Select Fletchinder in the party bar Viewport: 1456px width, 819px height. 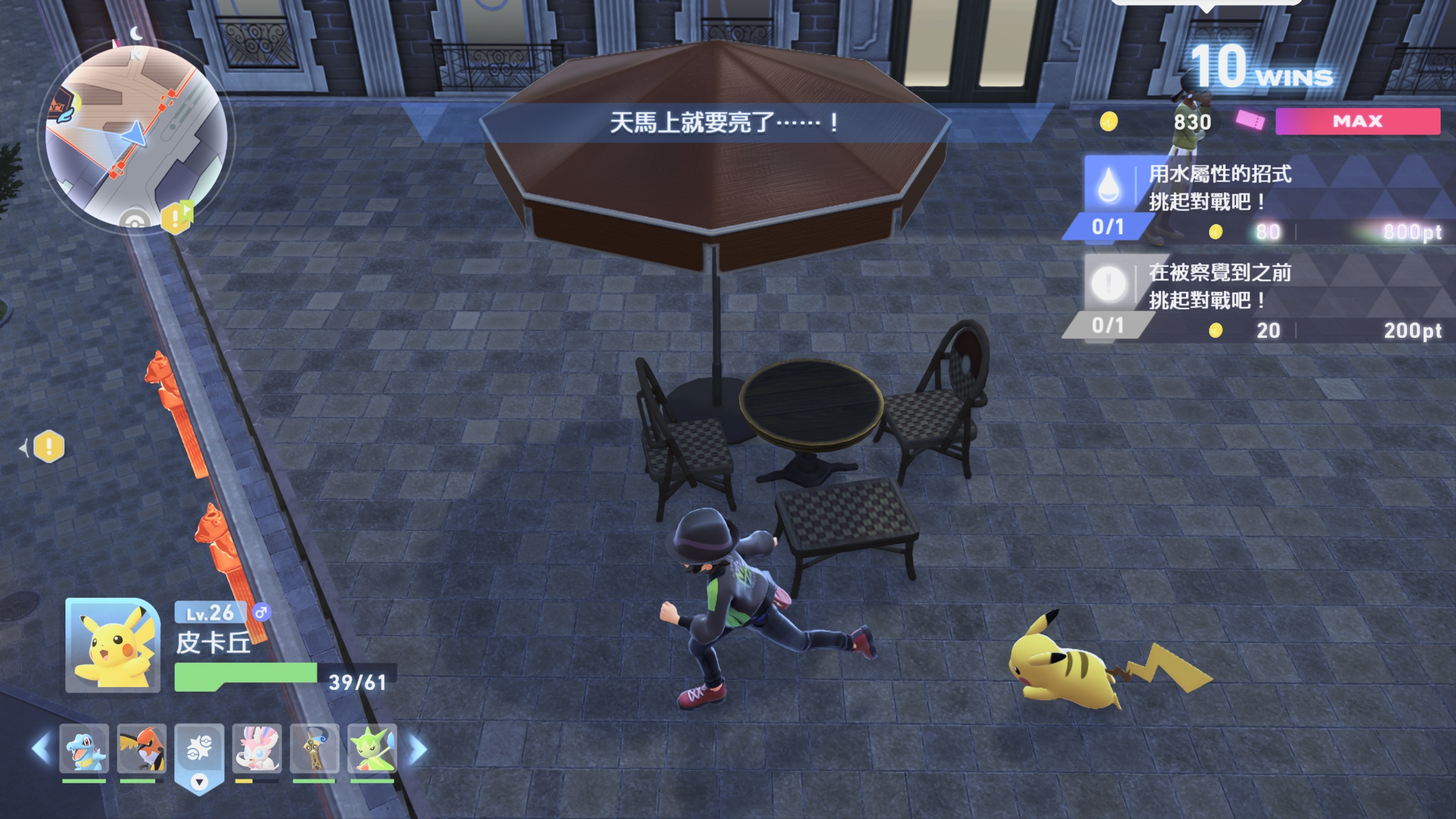tap(141, 750)
